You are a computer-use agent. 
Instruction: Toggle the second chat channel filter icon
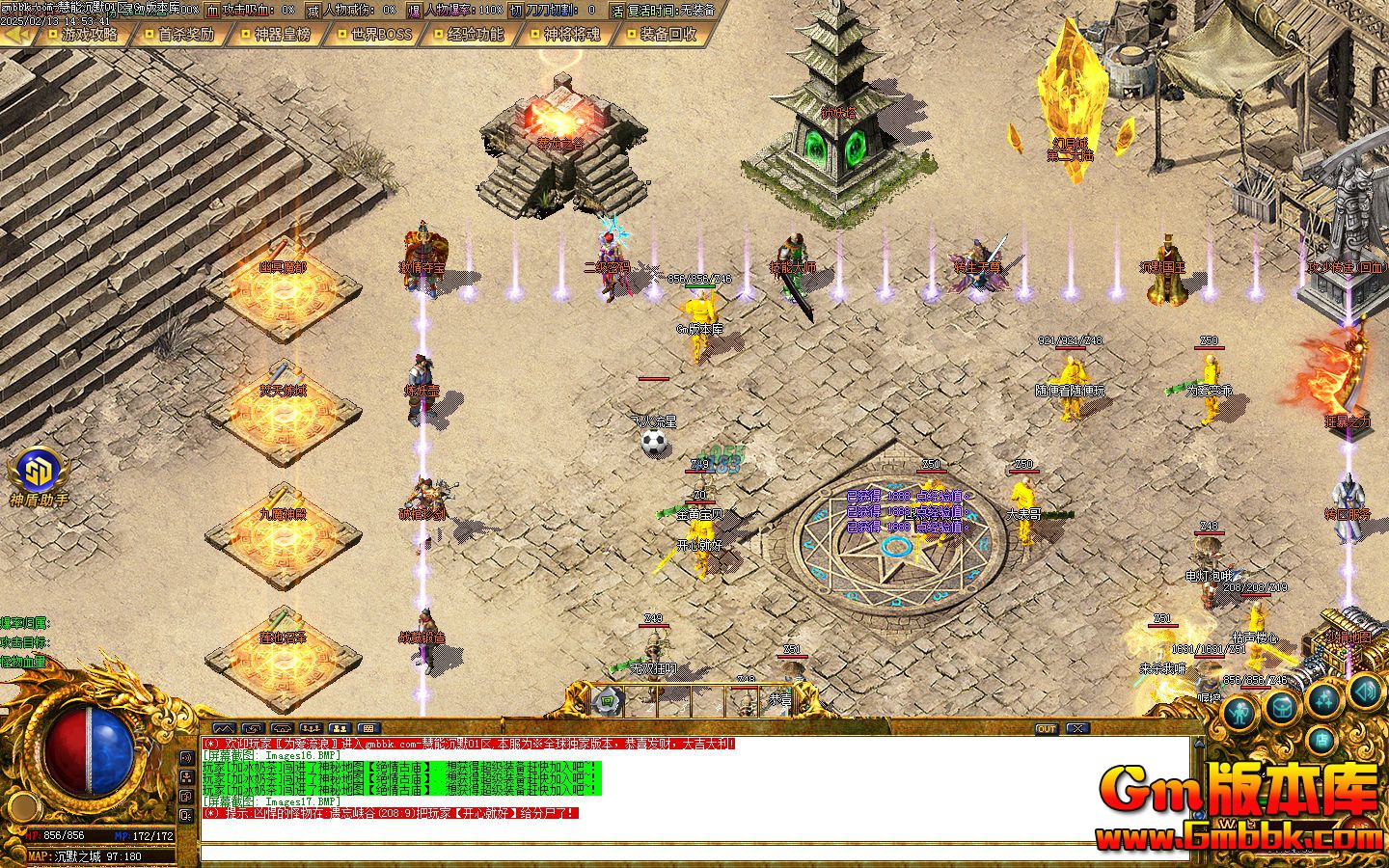tap(253, 727)
